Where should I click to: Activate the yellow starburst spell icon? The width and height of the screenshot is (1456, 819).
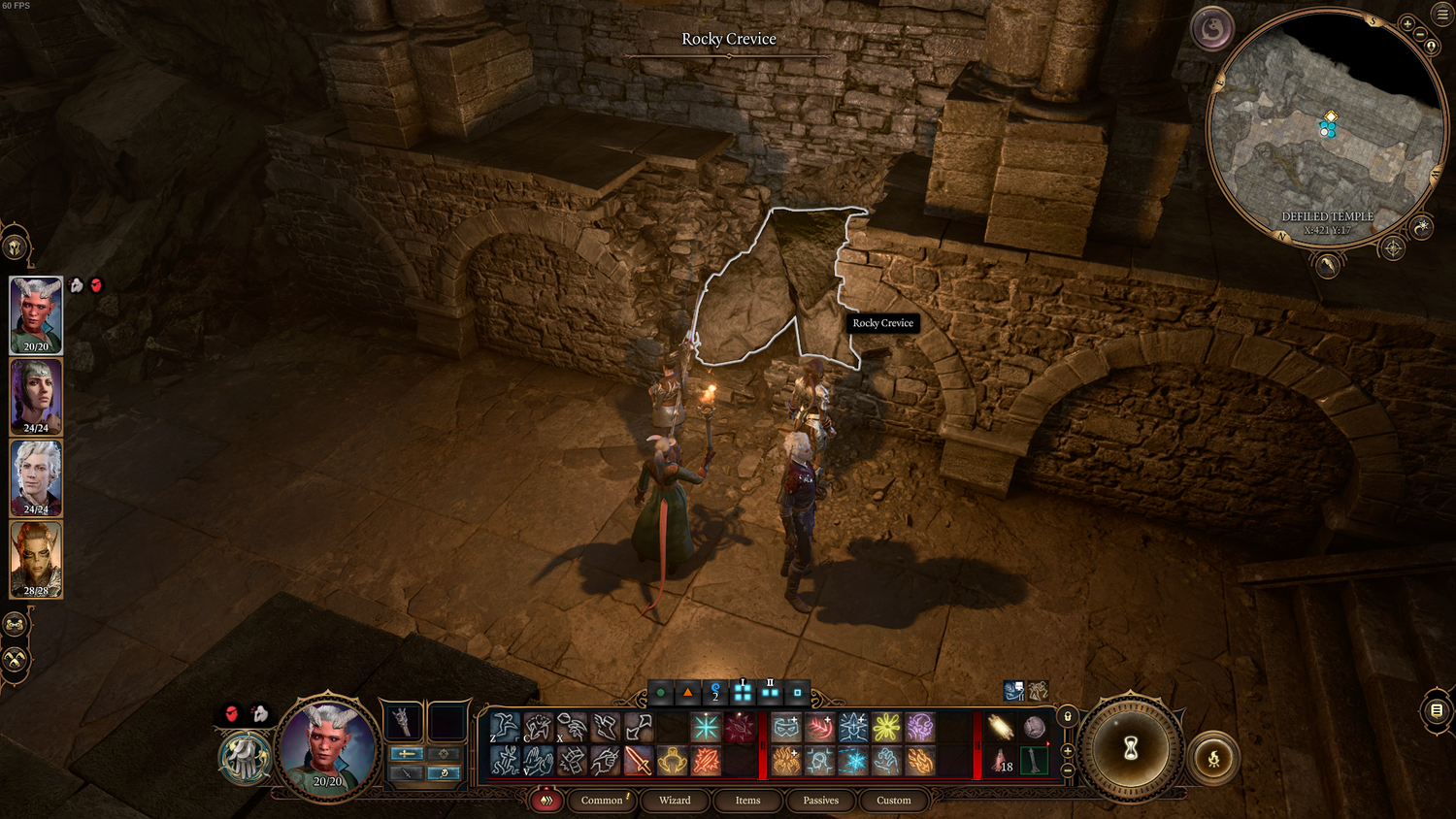click(886, 727)
